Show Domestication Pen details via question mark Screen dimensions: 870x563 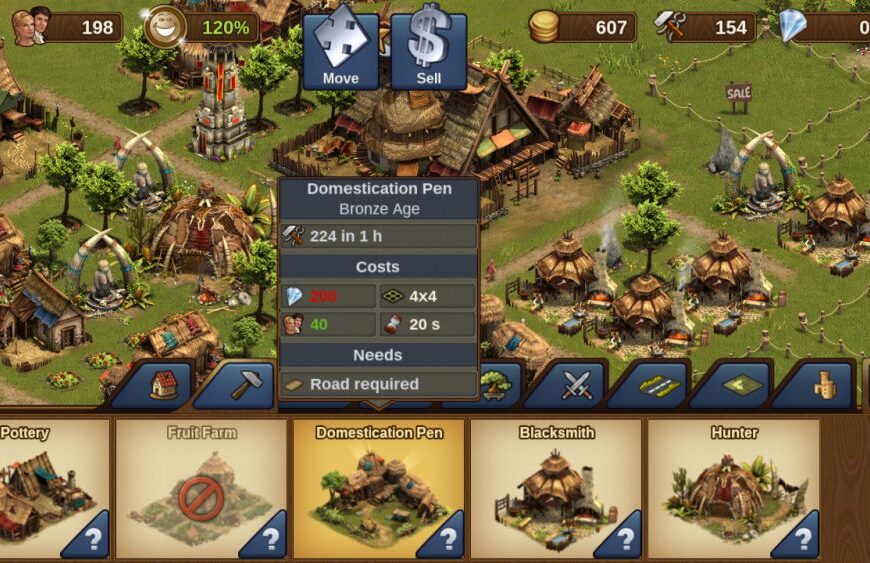click(x=445, y=540)
